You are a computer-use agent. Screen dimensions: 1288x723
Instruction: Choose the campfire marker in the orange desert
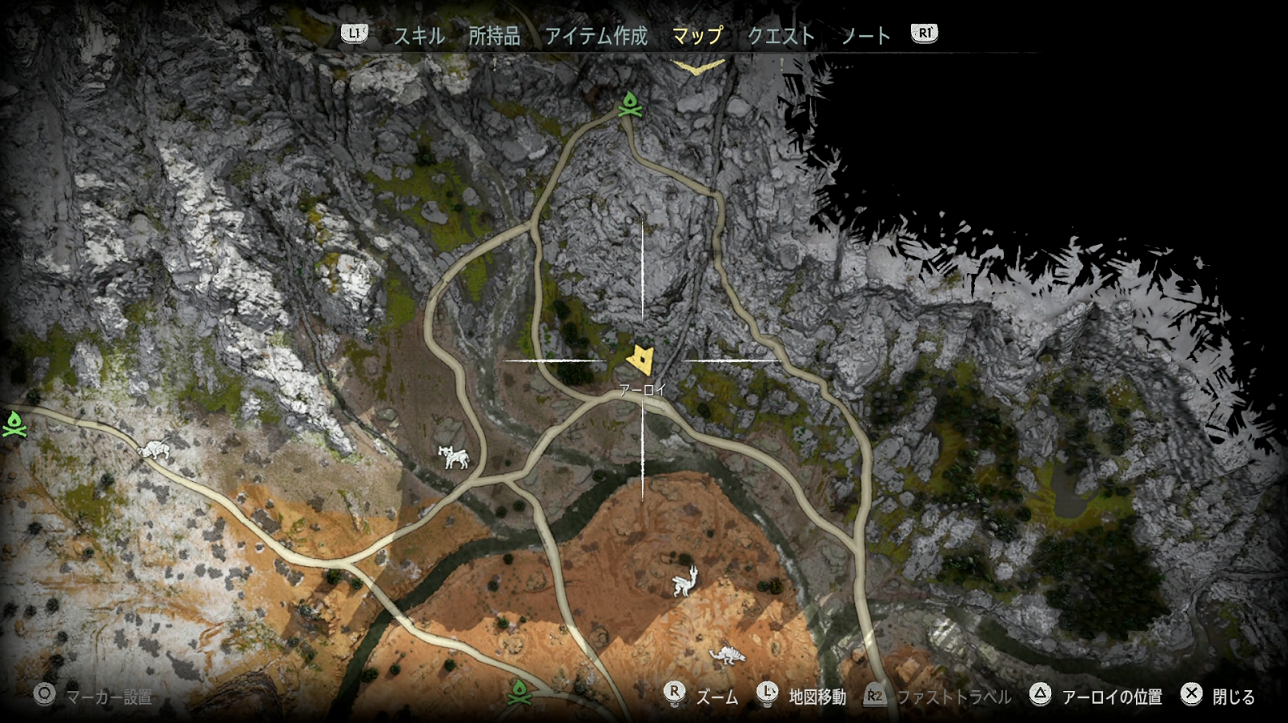point(518,690)
